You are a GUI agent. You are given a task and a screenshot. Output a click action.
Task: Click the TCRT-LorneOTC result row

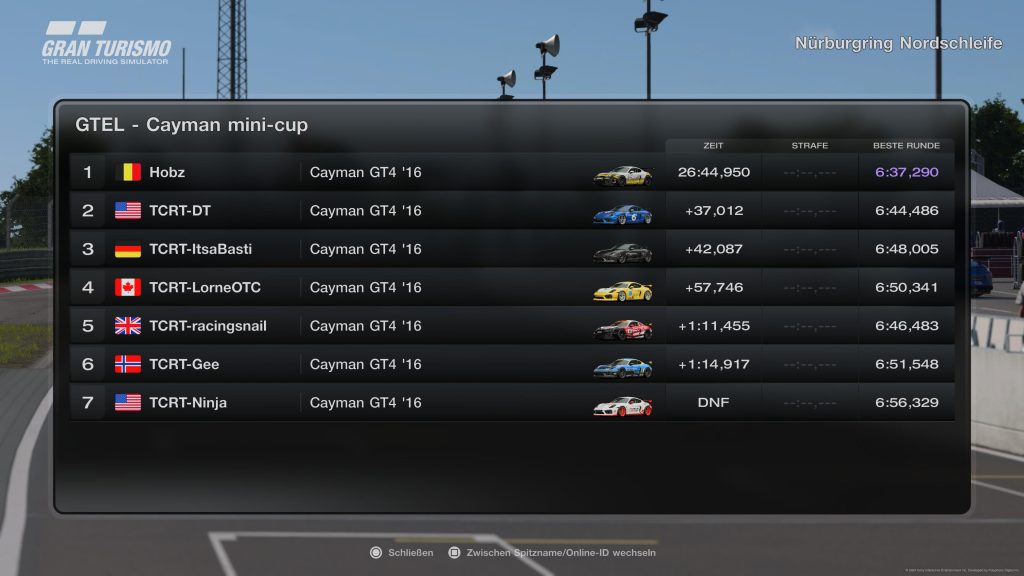[x=510, y=288]
